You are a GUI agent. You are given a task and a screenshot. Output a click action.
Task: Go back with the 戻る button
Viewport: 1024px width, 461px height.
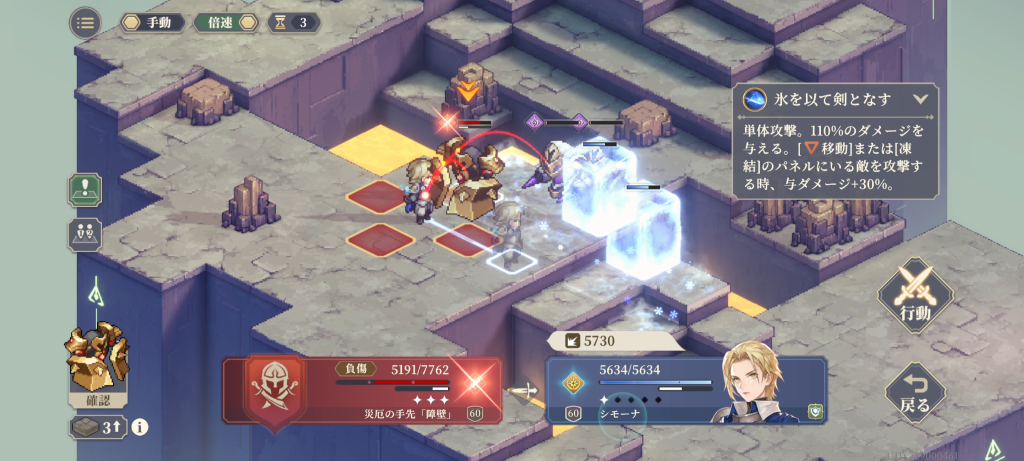pyautogui.click(x=915, y=392)
